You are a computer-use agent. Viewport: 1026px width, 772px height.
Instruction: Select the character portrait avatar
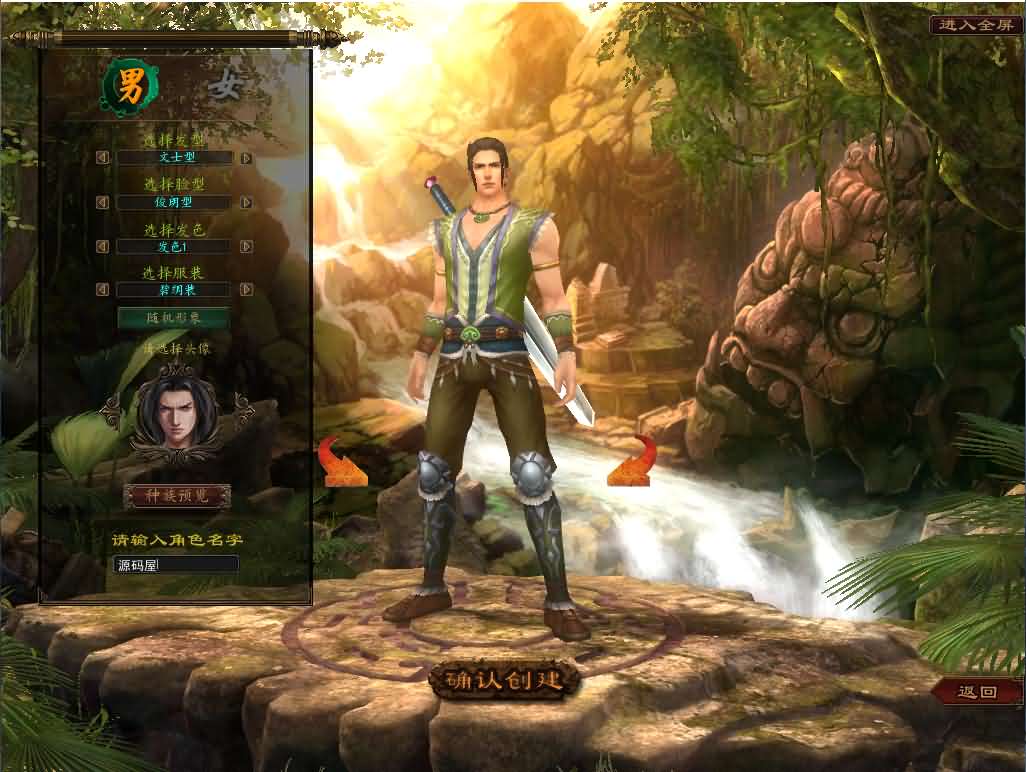(174, 409)
